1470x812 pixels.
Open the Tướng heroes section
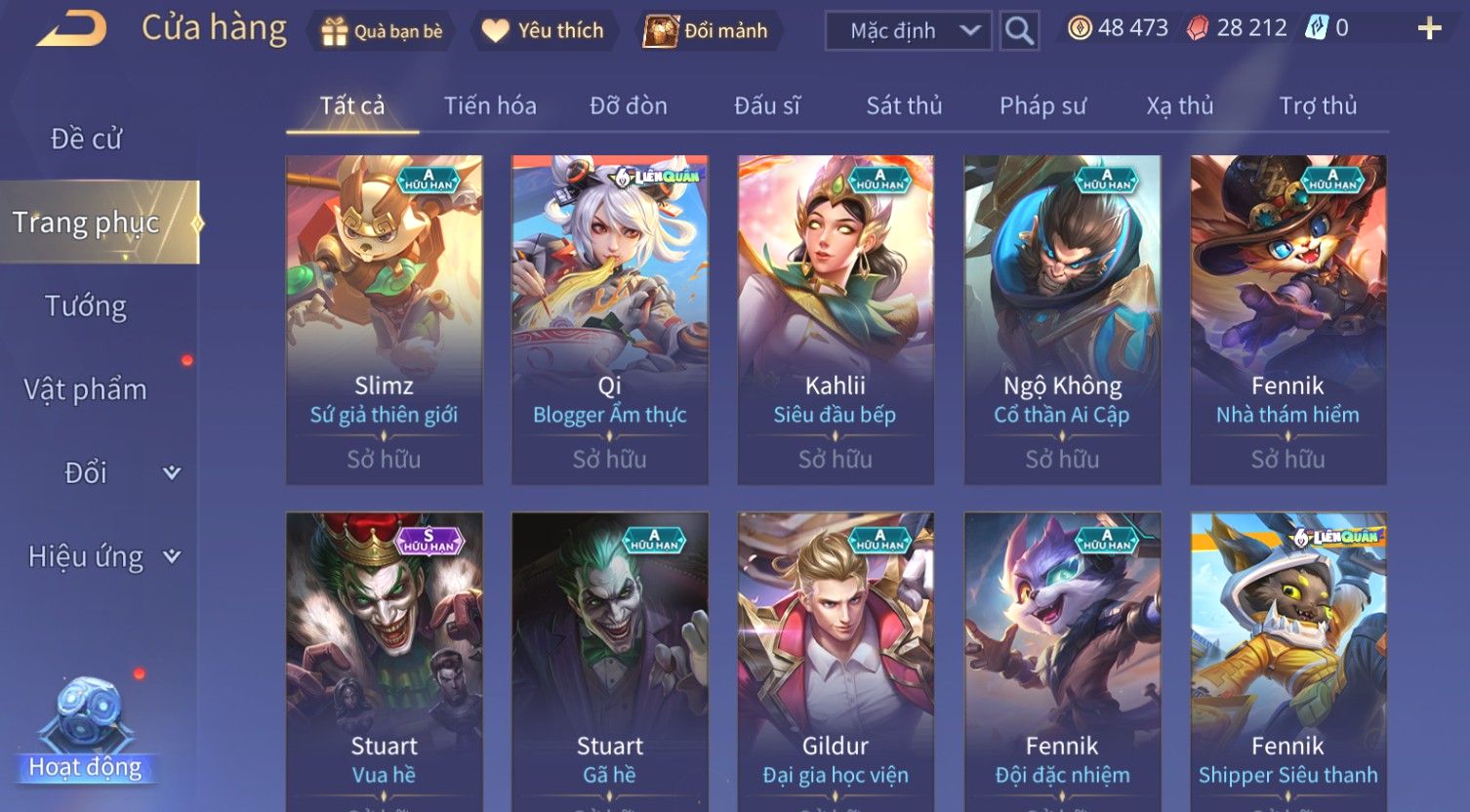click(x=86, y=306)
